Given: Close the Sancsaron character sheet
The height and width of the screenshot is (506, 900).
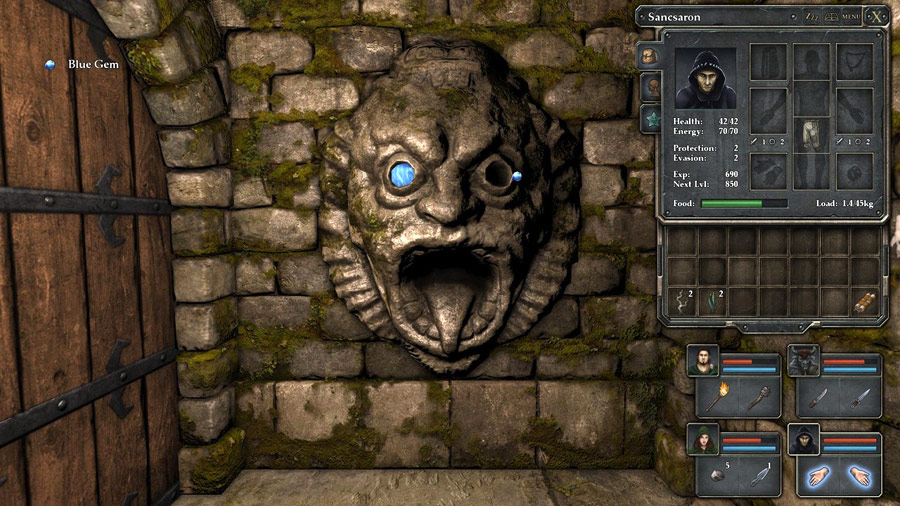Looking at the screenshot, I should point(876,16).
